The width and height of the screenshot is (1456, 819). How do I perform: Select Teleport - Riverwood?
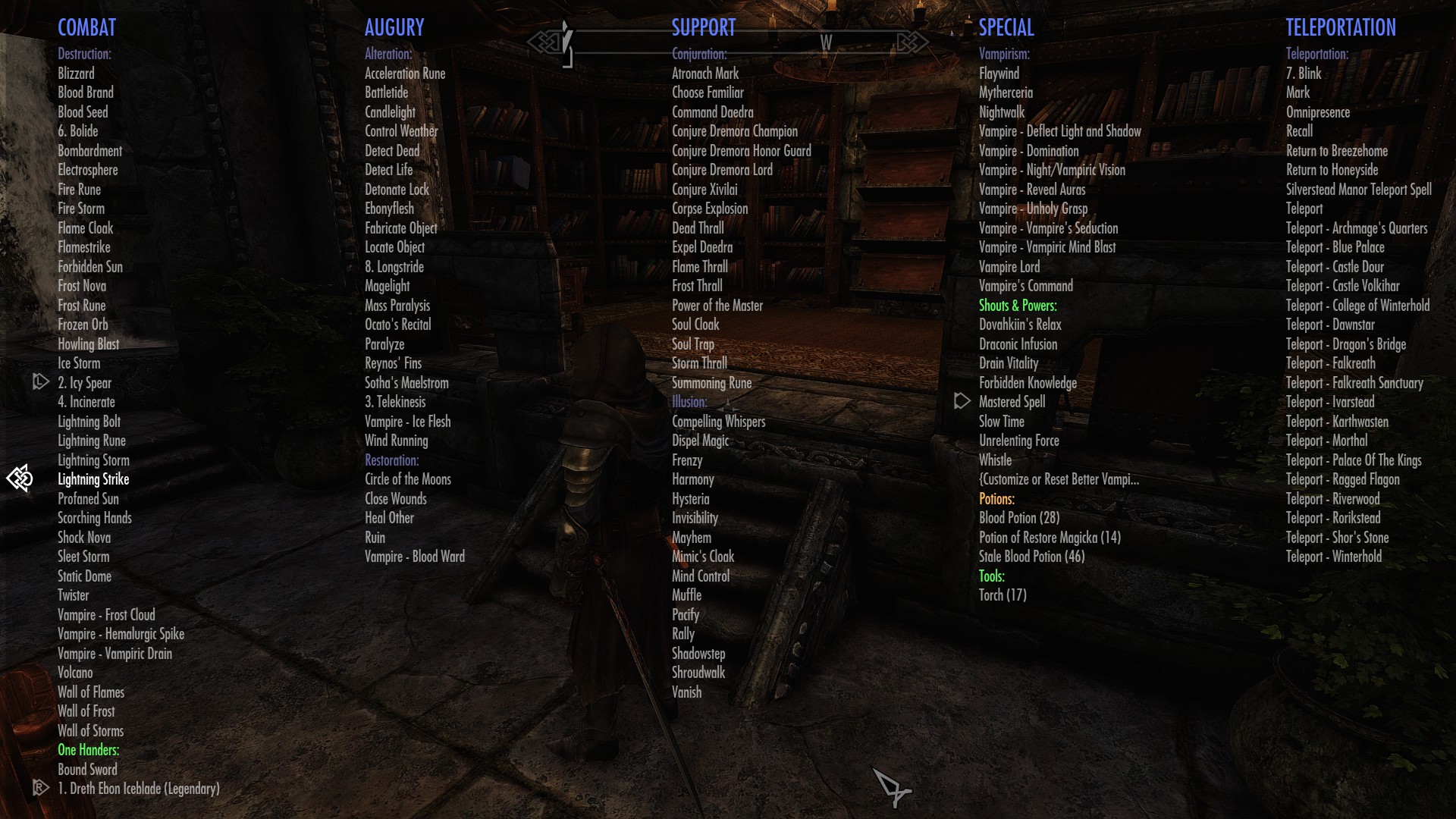pyautogui.click(x=1332, y=498)
